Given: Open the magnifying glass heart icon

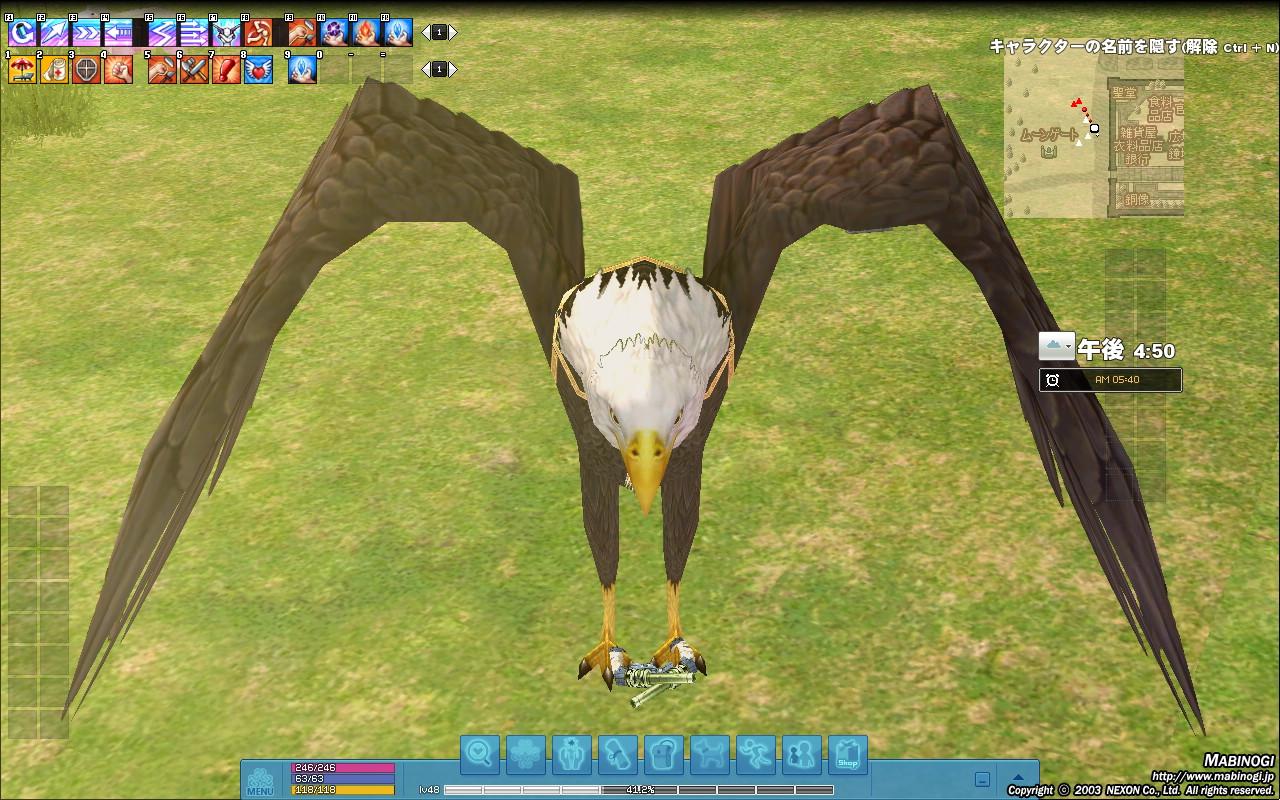Looking at the screenshot, I should tap(480, 755).
